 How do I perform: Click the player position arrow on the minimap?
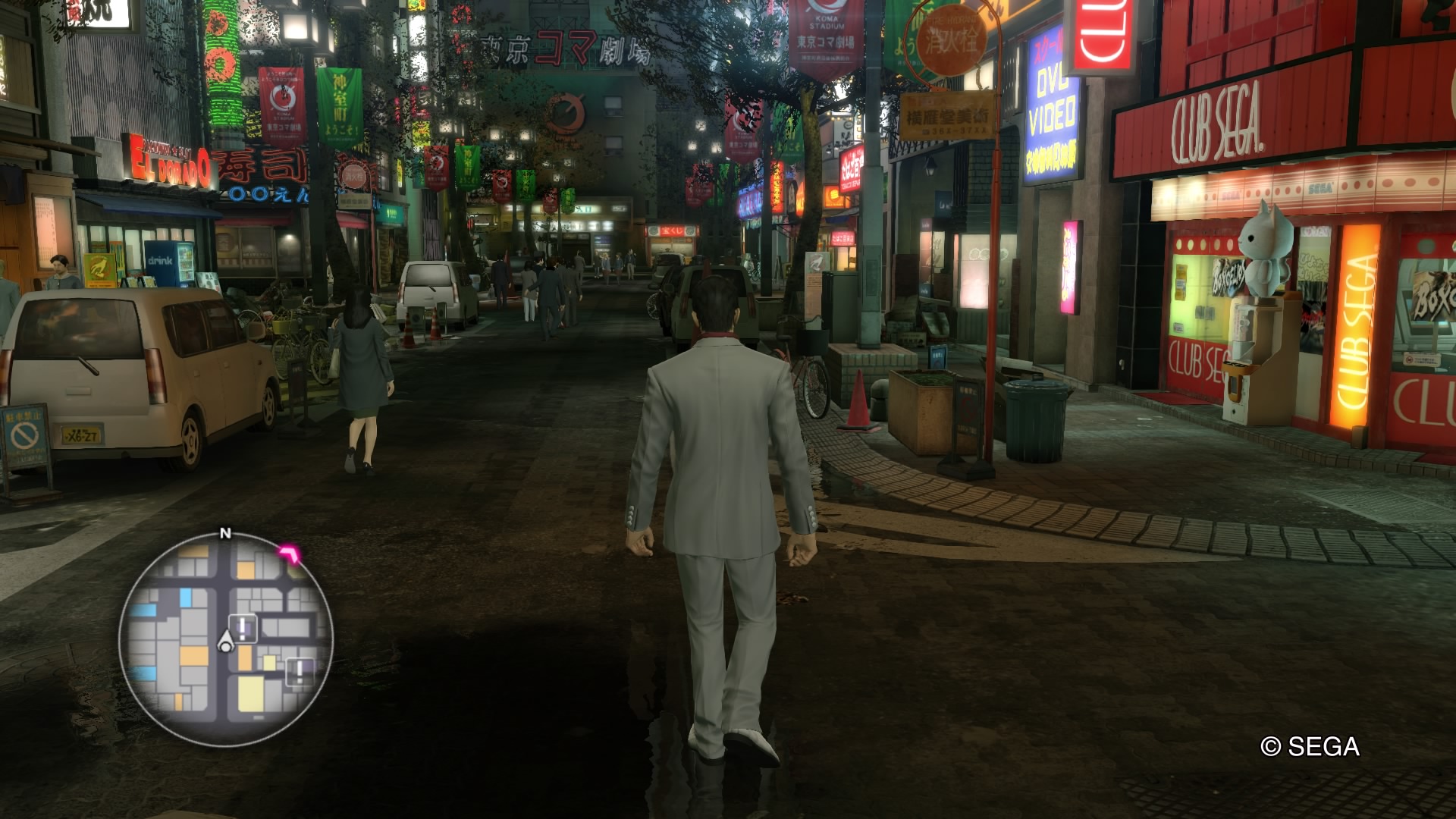pyautogui.click(x=225, y=642)
